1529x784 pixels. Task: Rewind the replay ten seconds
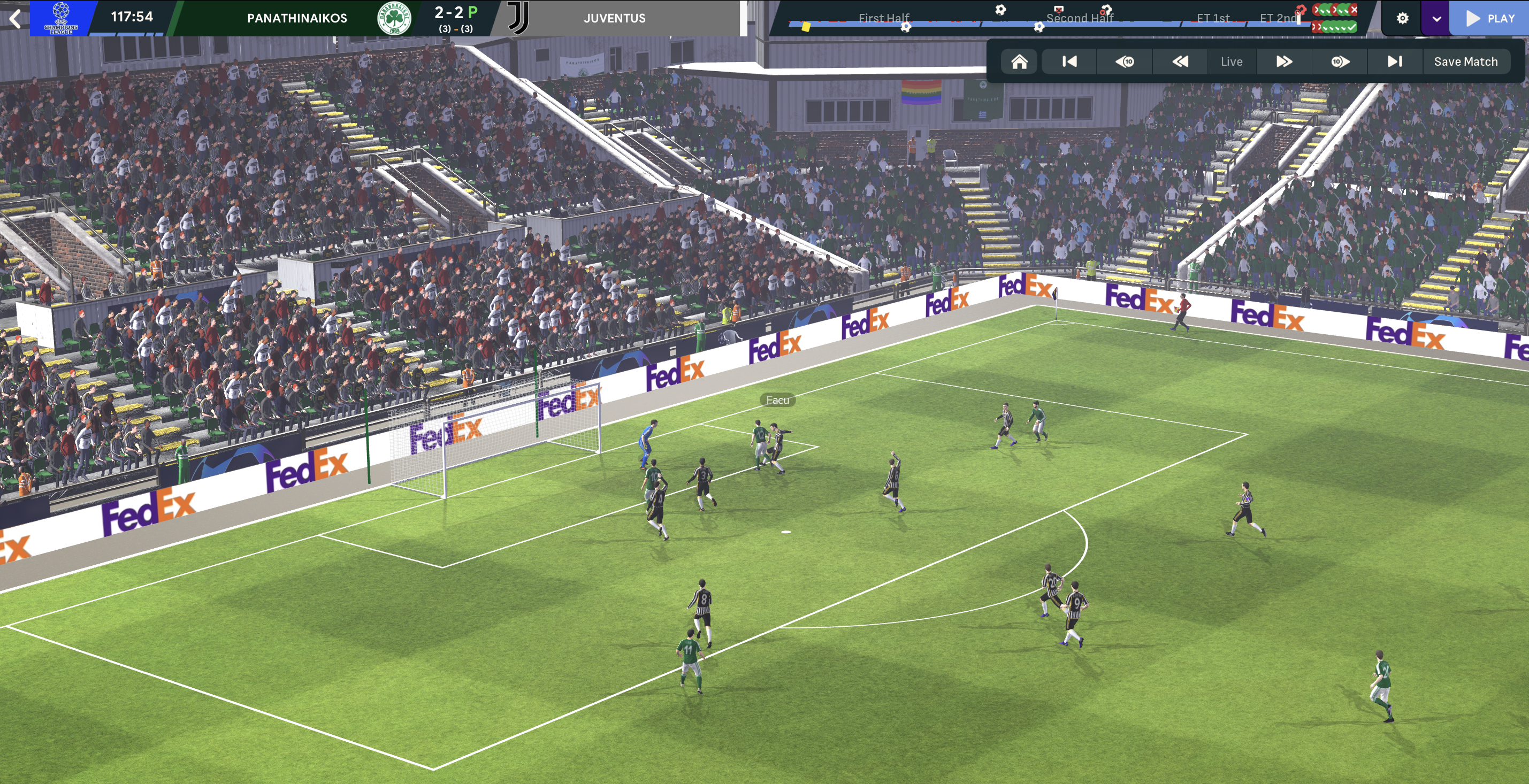pos(1124,62)
